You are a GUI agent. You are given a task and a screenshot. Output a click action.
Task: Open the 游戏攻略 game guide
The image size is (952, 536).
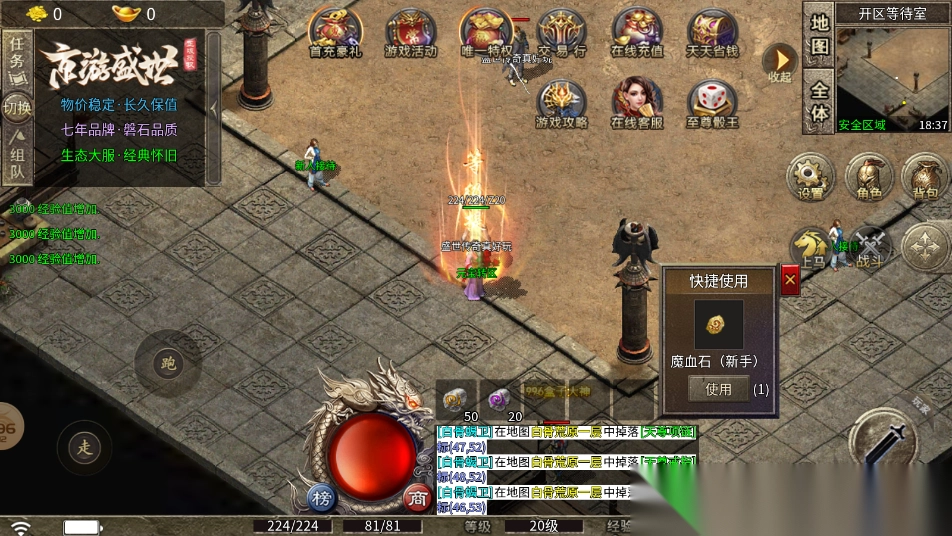(x=562, y=104)
